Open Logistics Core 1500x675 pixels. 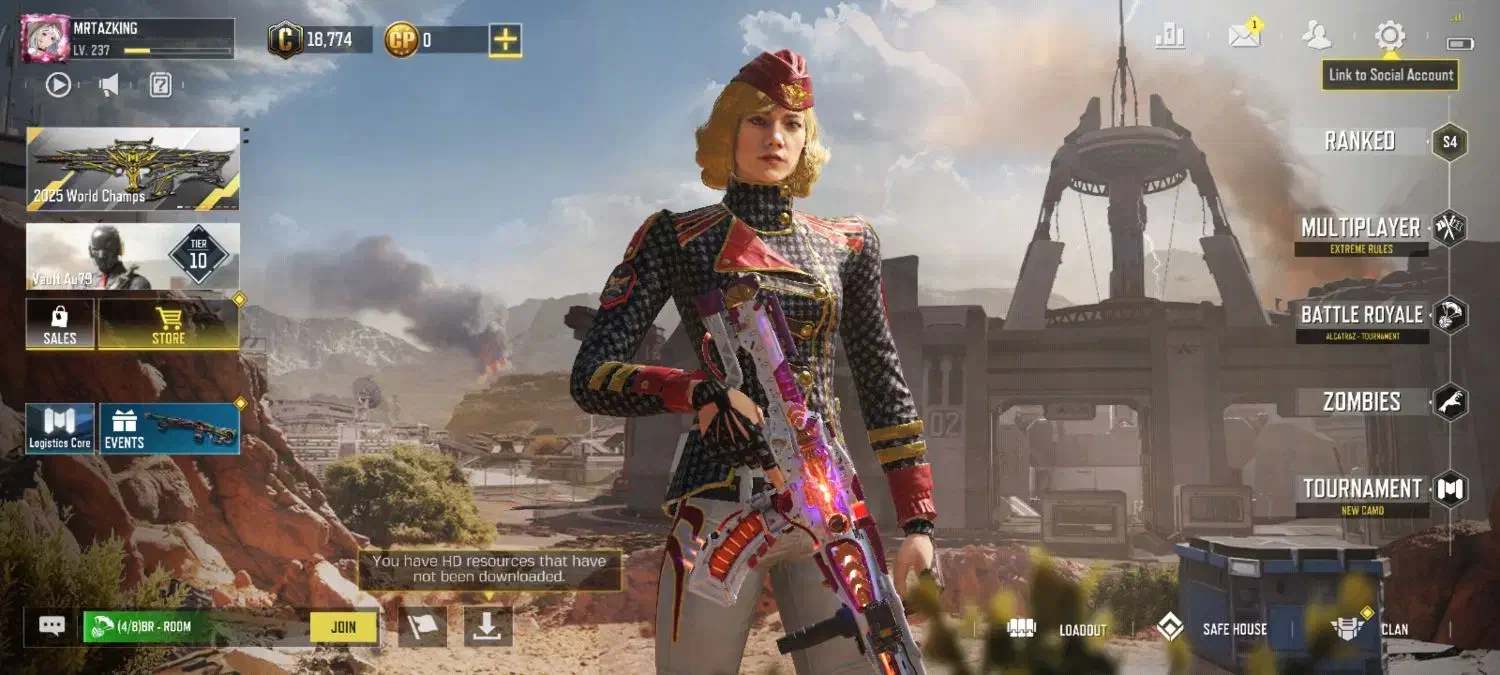(60, 428)
